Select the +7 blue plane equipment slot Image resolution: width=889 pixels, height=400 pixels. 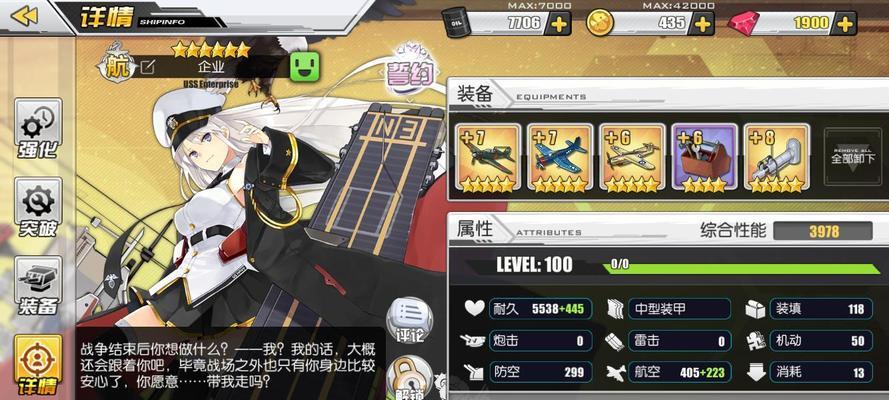coord(560,157)
